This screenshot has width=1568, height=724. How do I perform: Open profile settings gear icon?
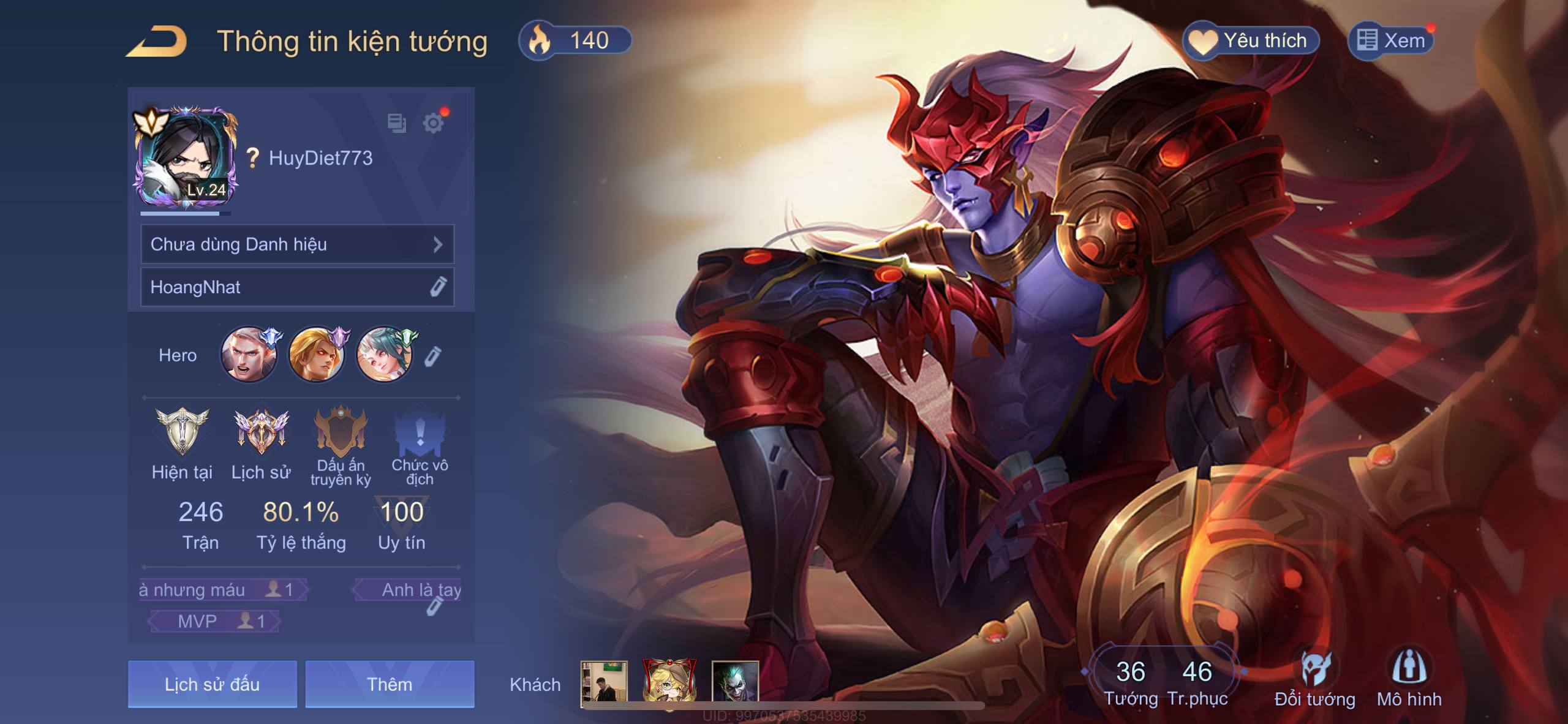coord(434,123)
